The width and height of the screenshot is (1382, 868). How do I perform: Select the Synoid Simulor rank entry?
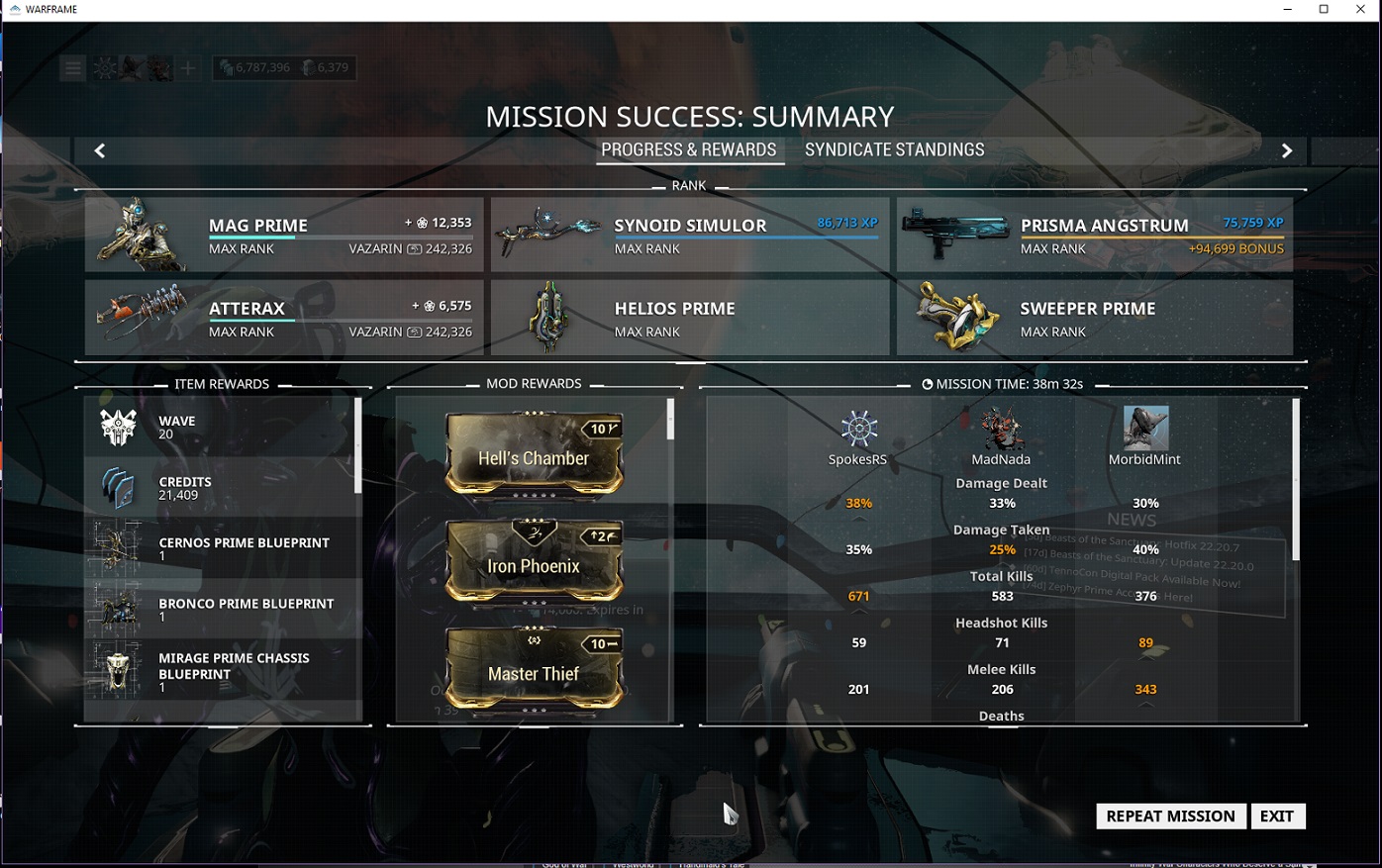(690, 235)
